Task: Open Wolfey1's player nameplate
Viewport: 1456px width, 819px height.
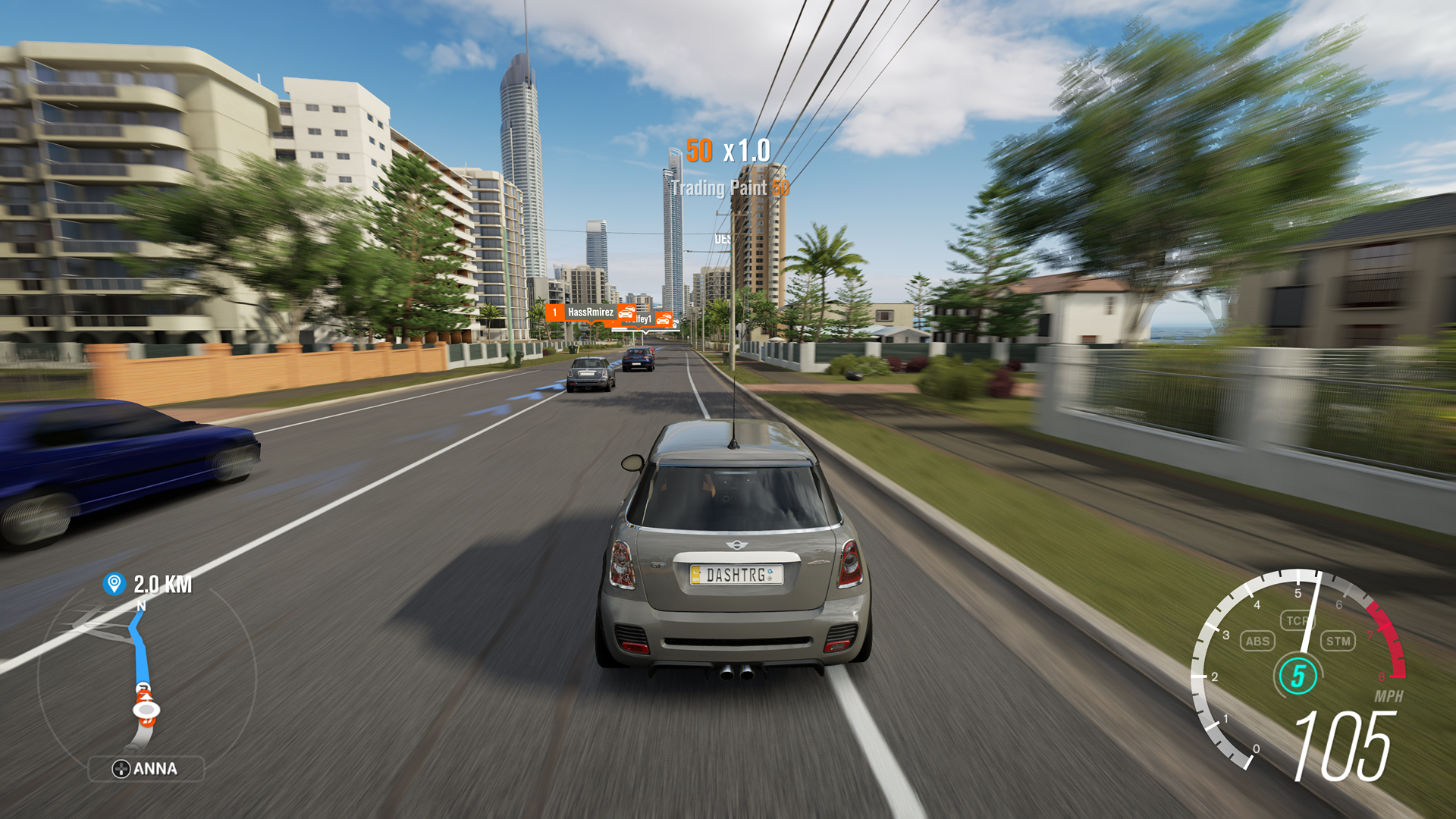Action: click(x=645, y=321)
